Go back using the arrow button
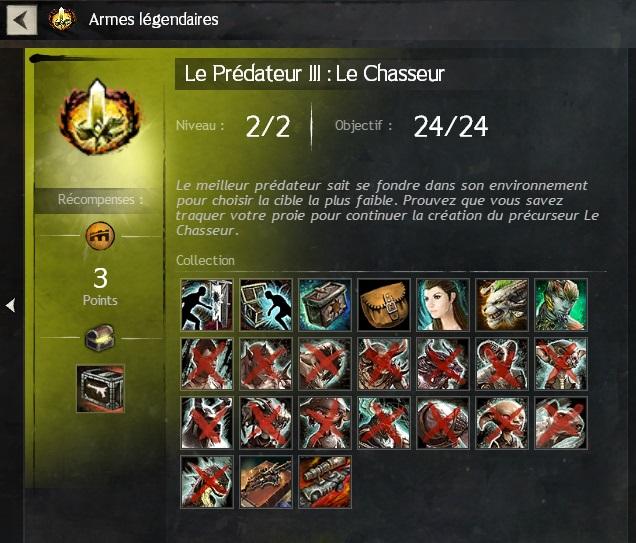This screenshot has width=636, height=543. point(22,19)
